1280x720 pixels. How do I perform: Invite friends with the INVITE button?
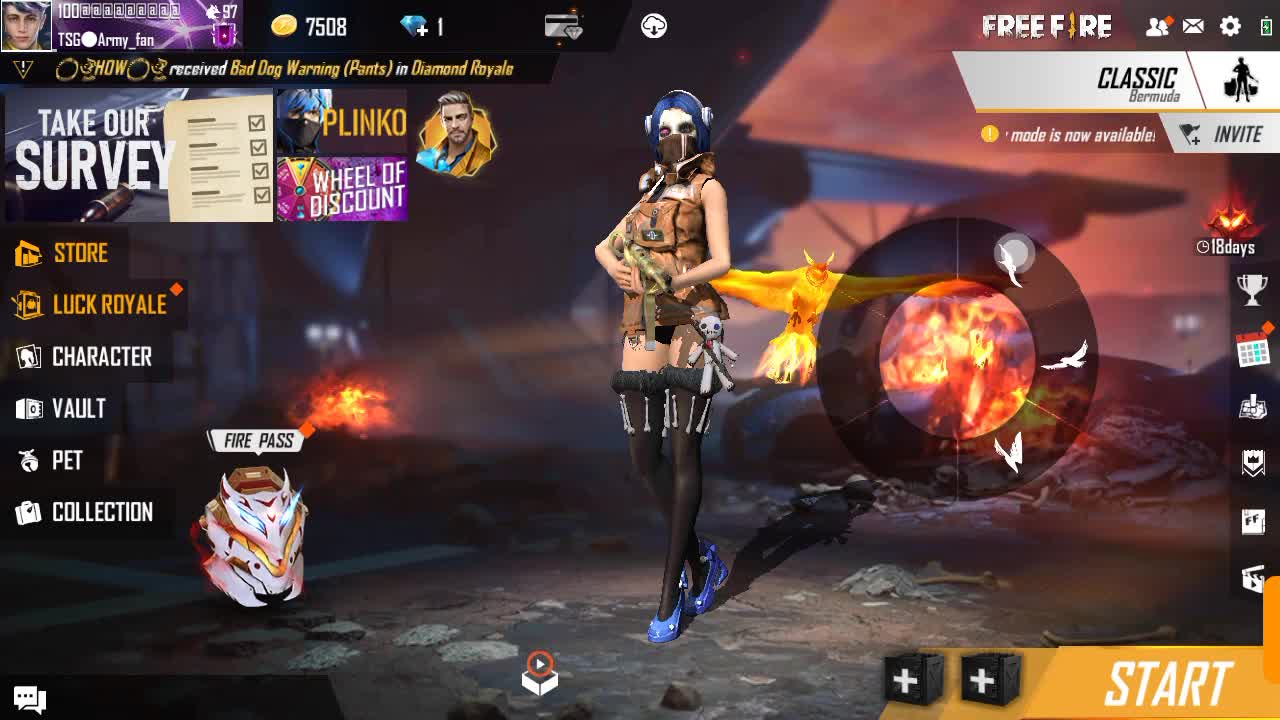(x=1222, y=135)
